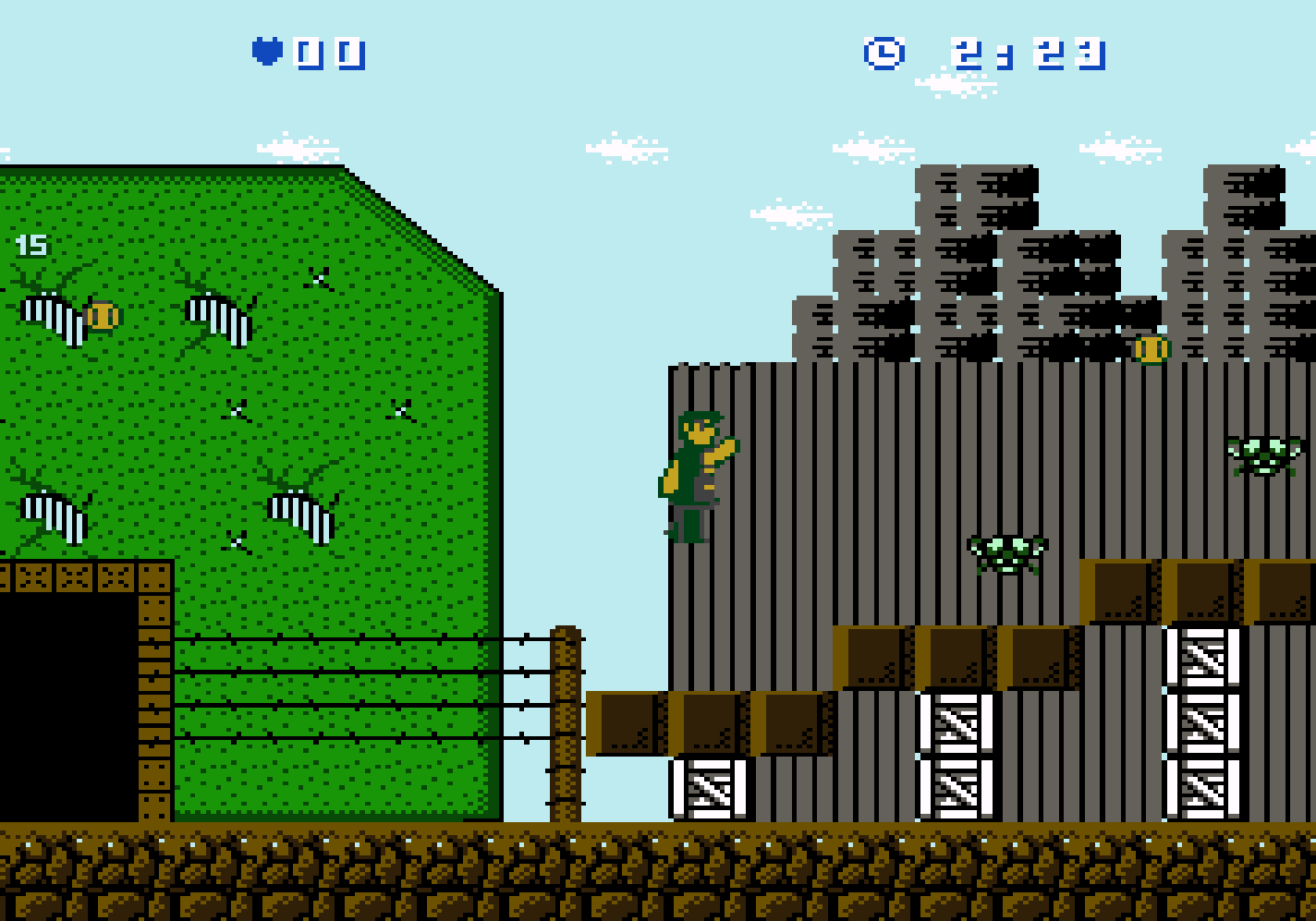The image size is (1316, 921).
Task: Select the health counter reading 00
Action: [x=328, y=53]
